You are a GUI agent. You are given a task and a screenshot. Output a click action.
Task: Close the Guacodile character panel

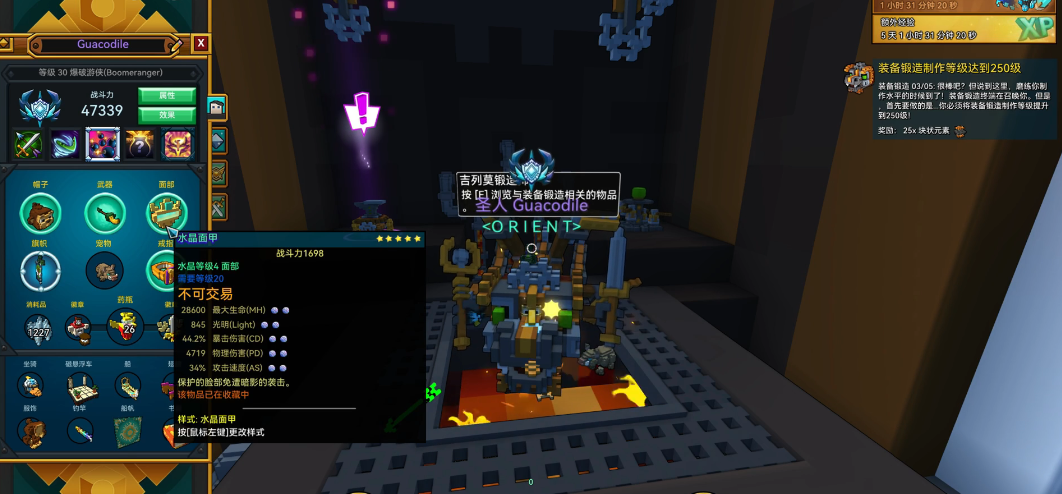click(201, 44)
